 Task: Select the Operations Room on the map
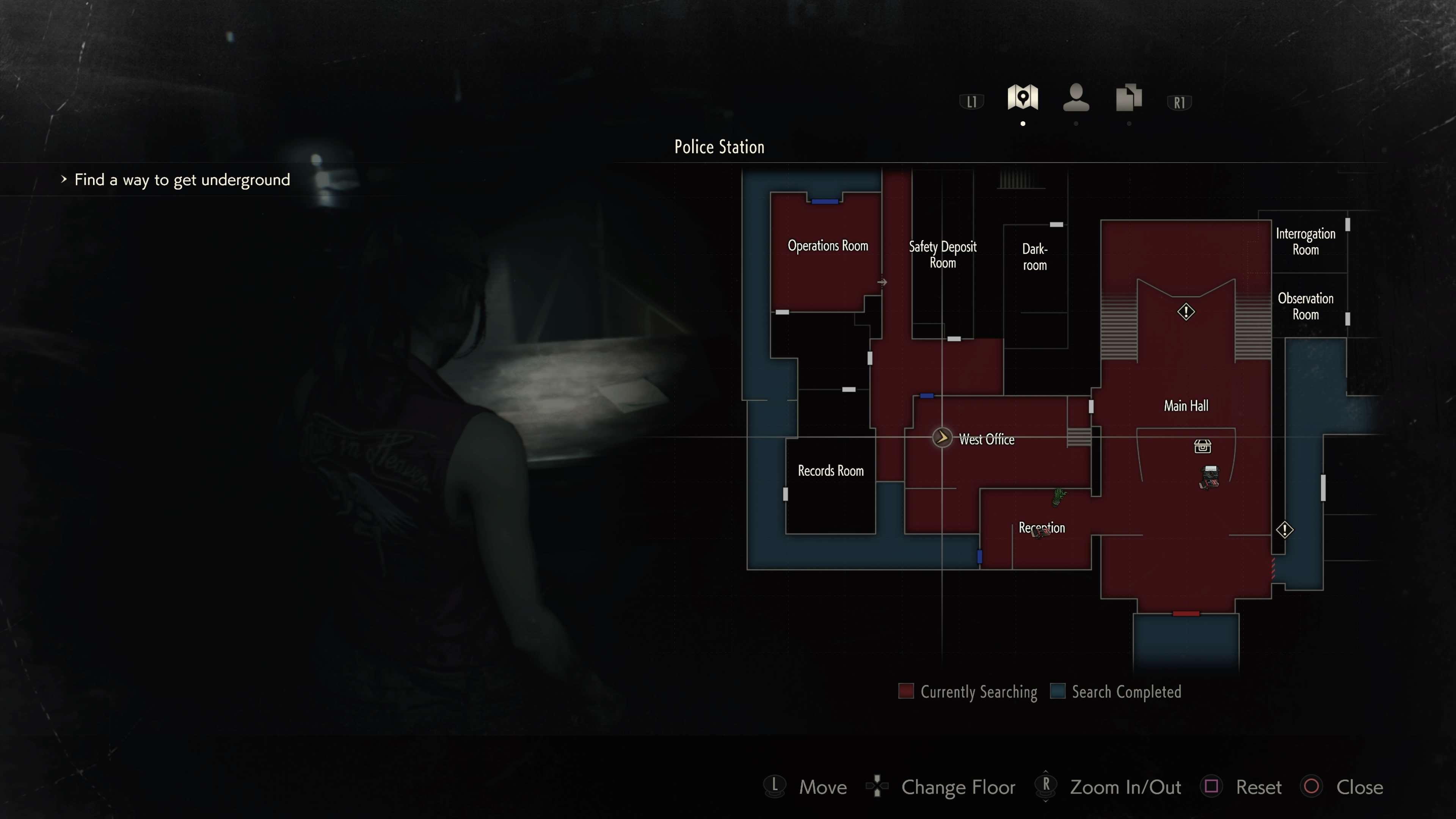tap(827, 246)
